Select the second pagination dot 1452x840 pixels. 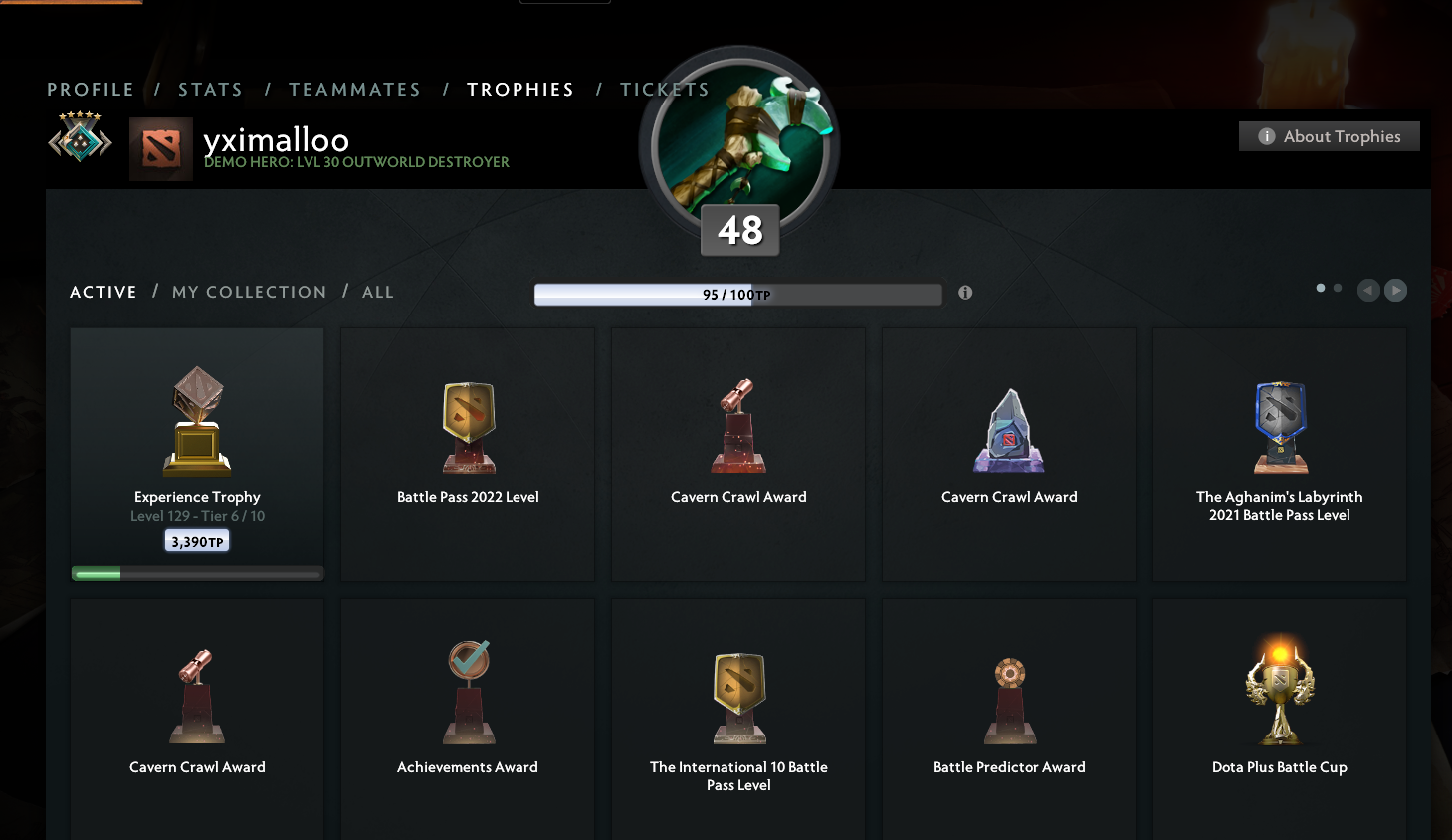[x=1337, y=287]
